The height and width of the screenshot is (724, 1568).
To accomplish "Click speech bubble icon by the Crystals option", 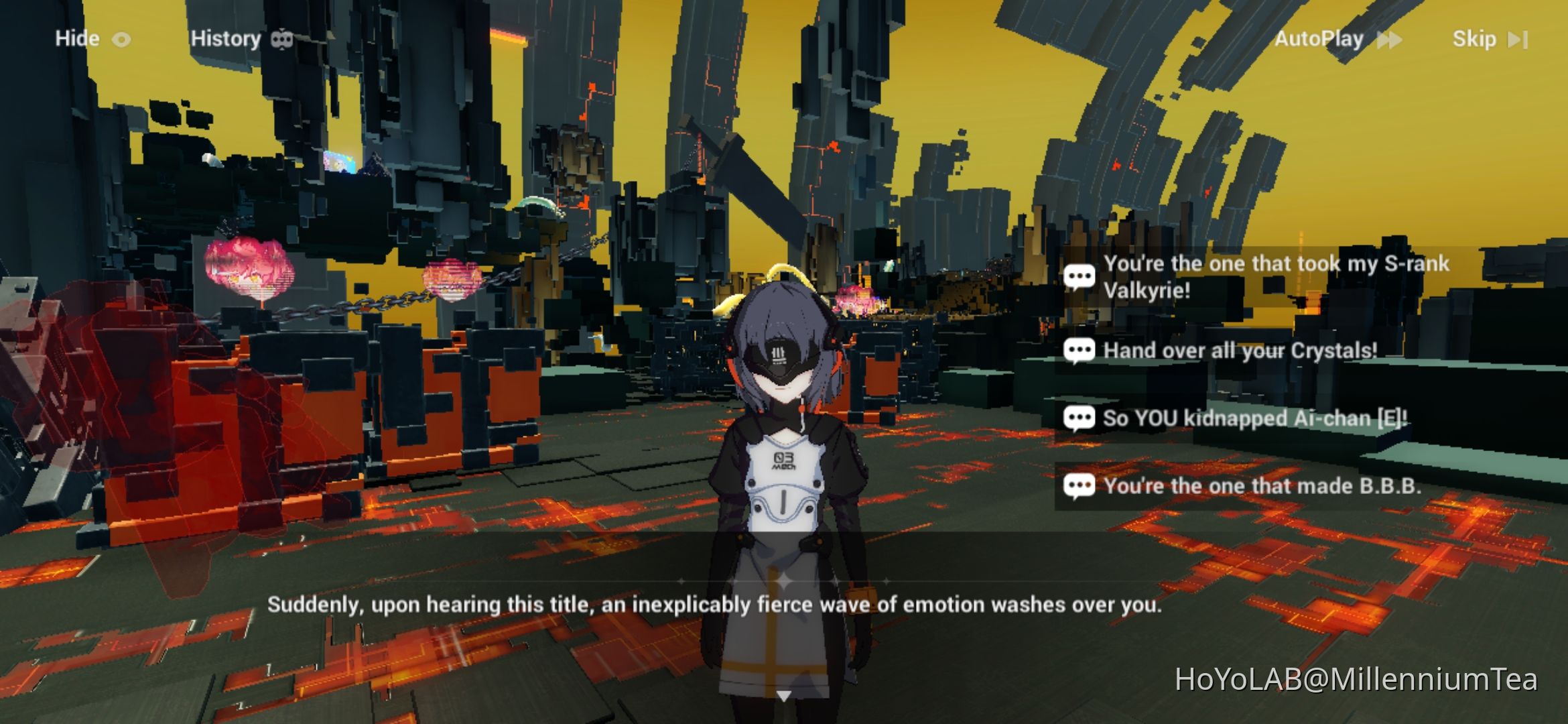I will point(1080,349).
